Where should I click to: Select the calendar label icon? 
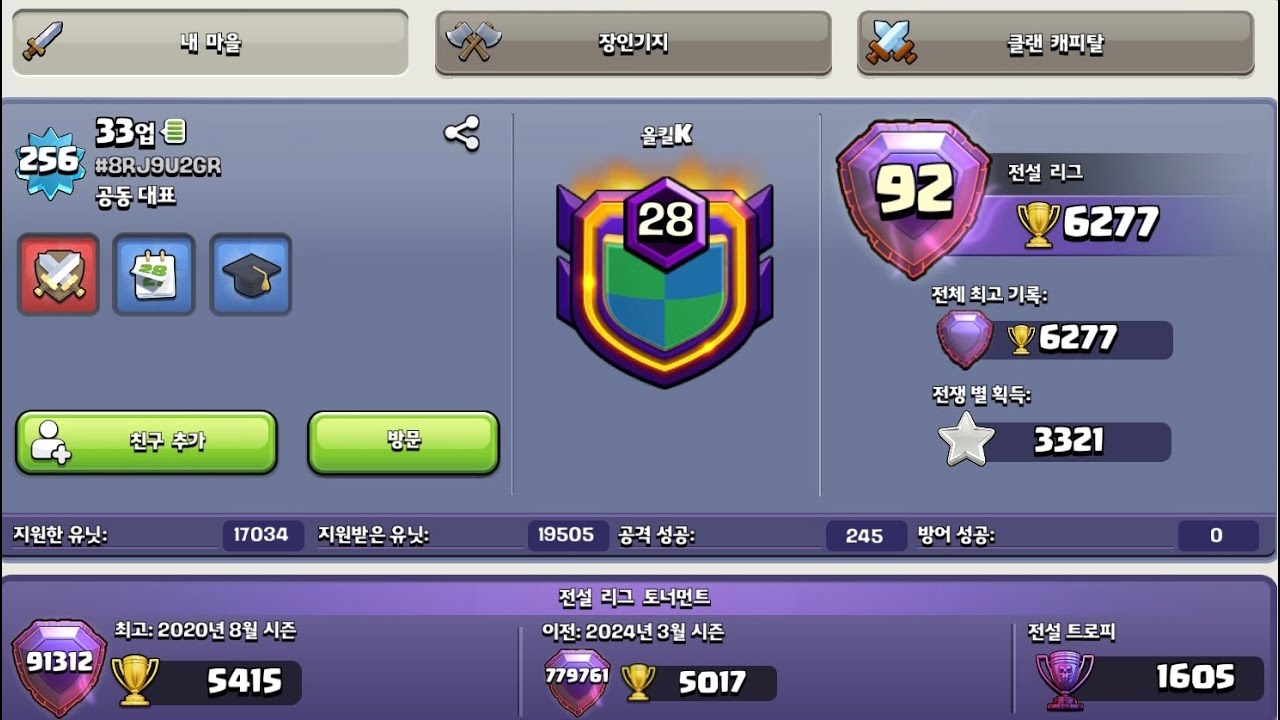(x=154, y=274)
